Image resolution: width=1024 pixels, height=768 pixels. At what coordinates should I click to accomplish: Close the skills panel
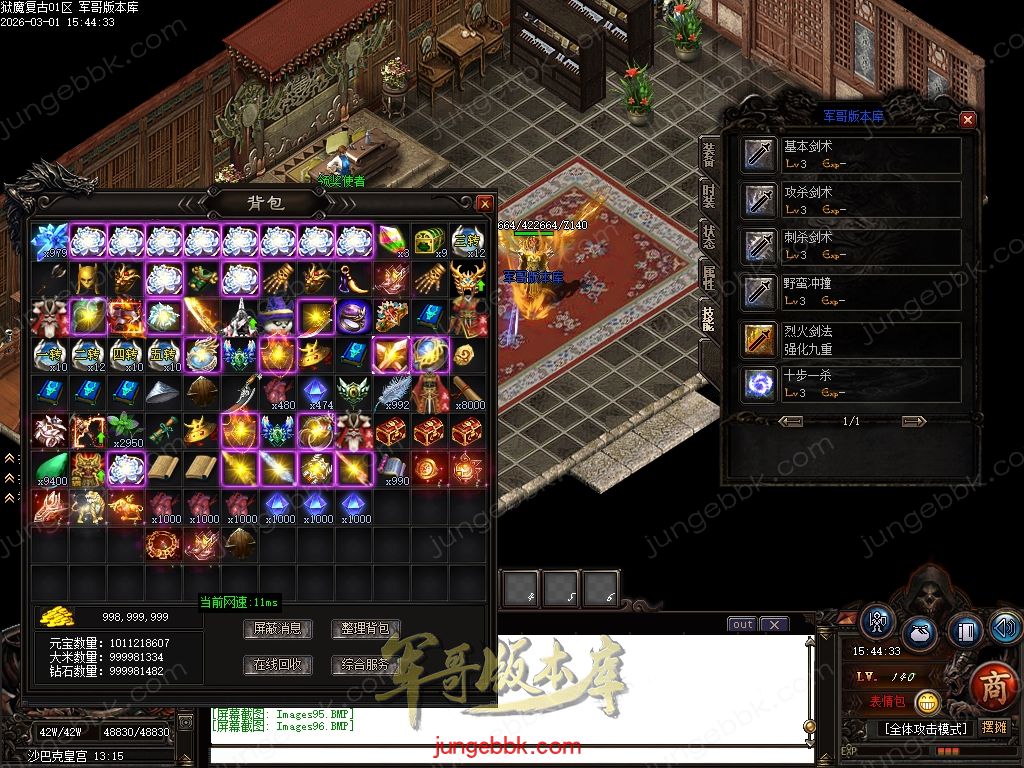(967, 119)
